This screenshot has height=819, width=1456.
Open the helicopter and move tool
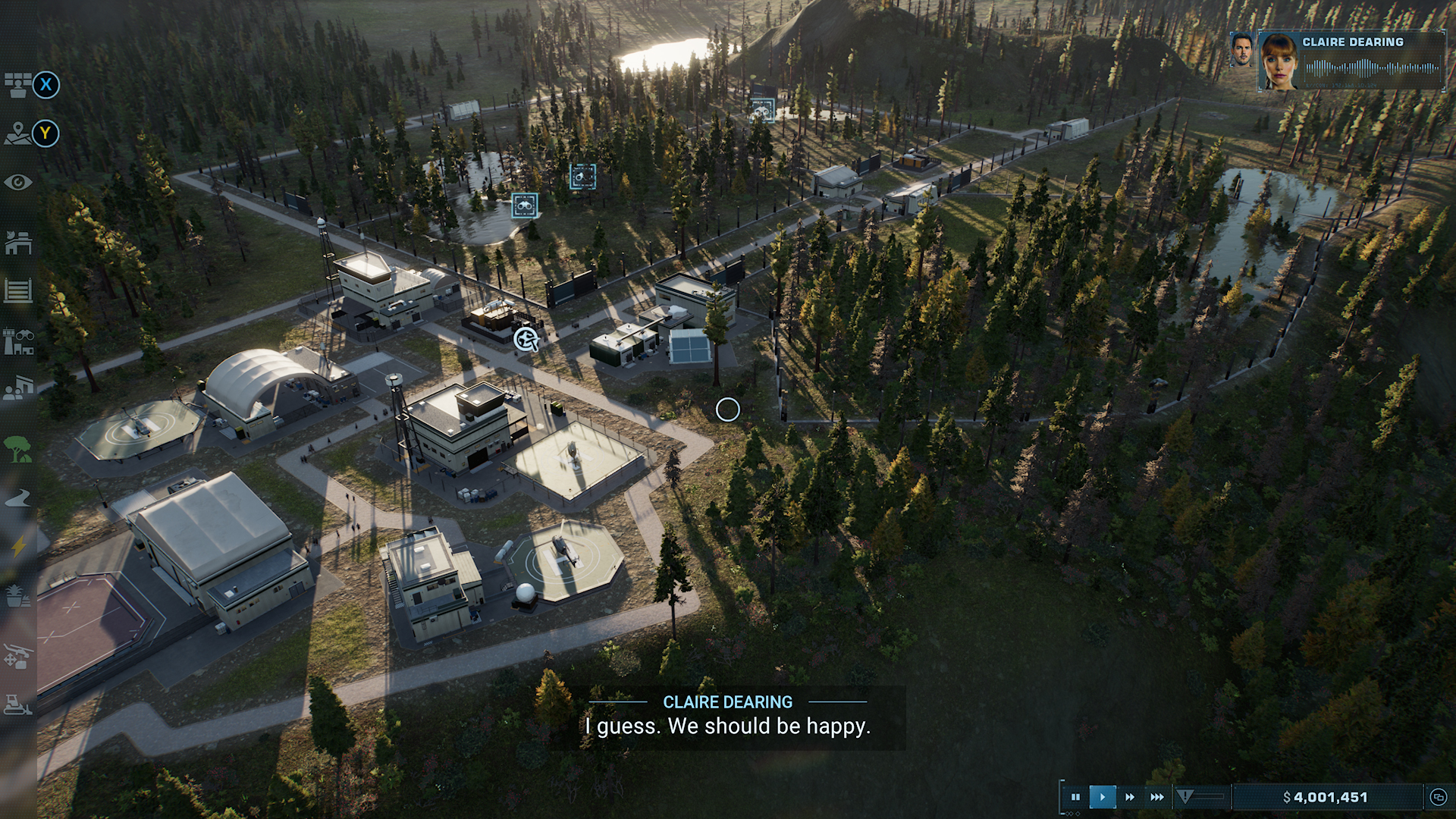(x=18, y=657)
